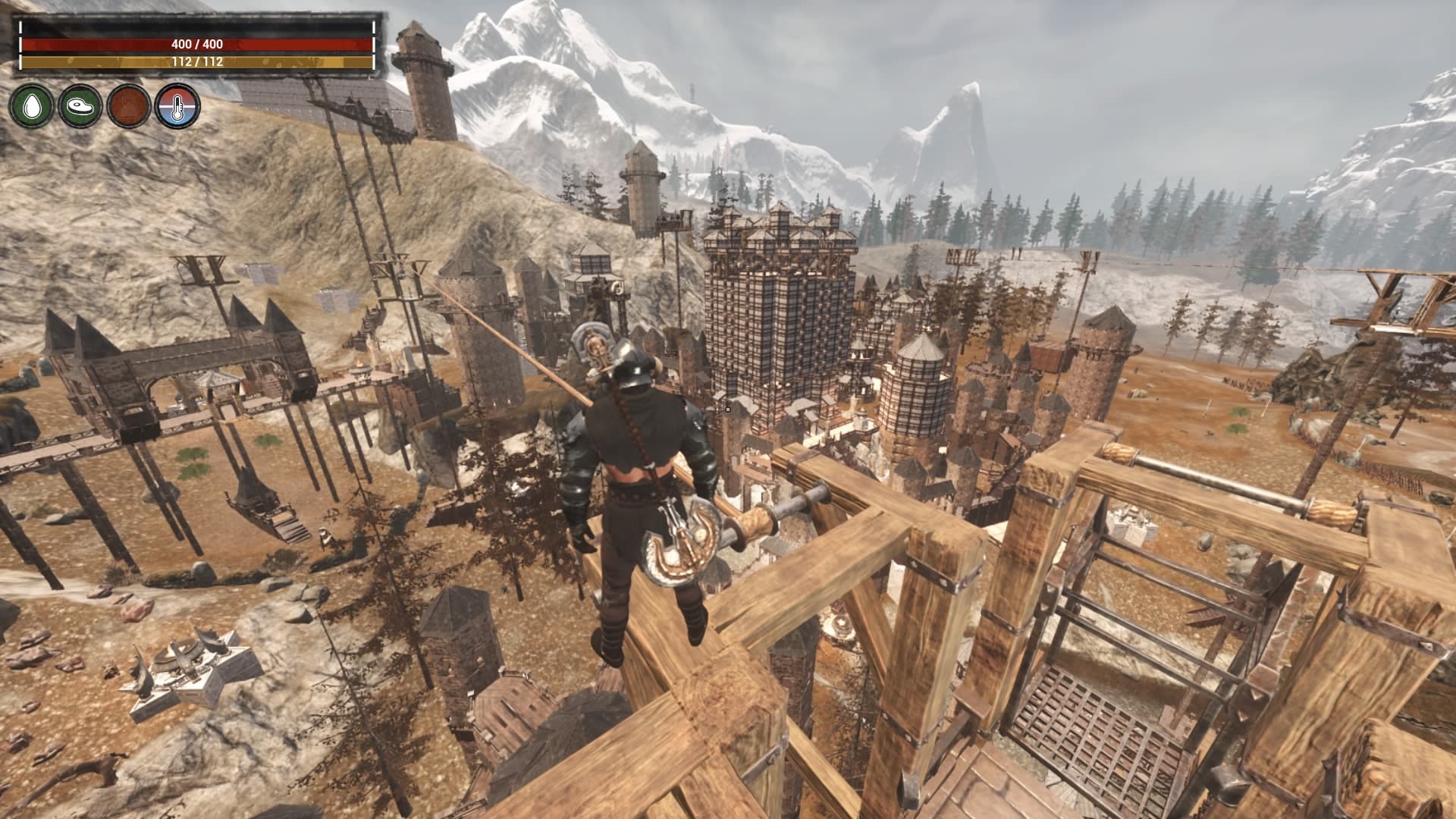Click the water drop thirst icon
1456x819 pixels.
(x=32, y=106)
